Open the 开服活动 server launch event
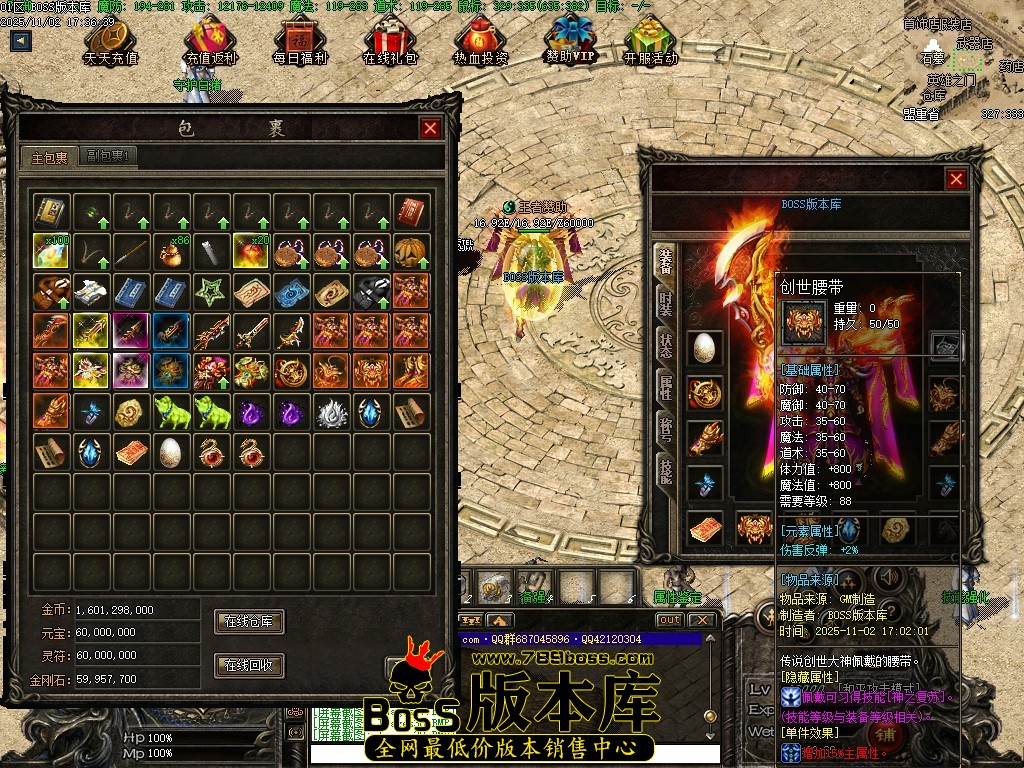Image resolution: width=1024 pixels, height=768 pixels. tap(650, 42)
